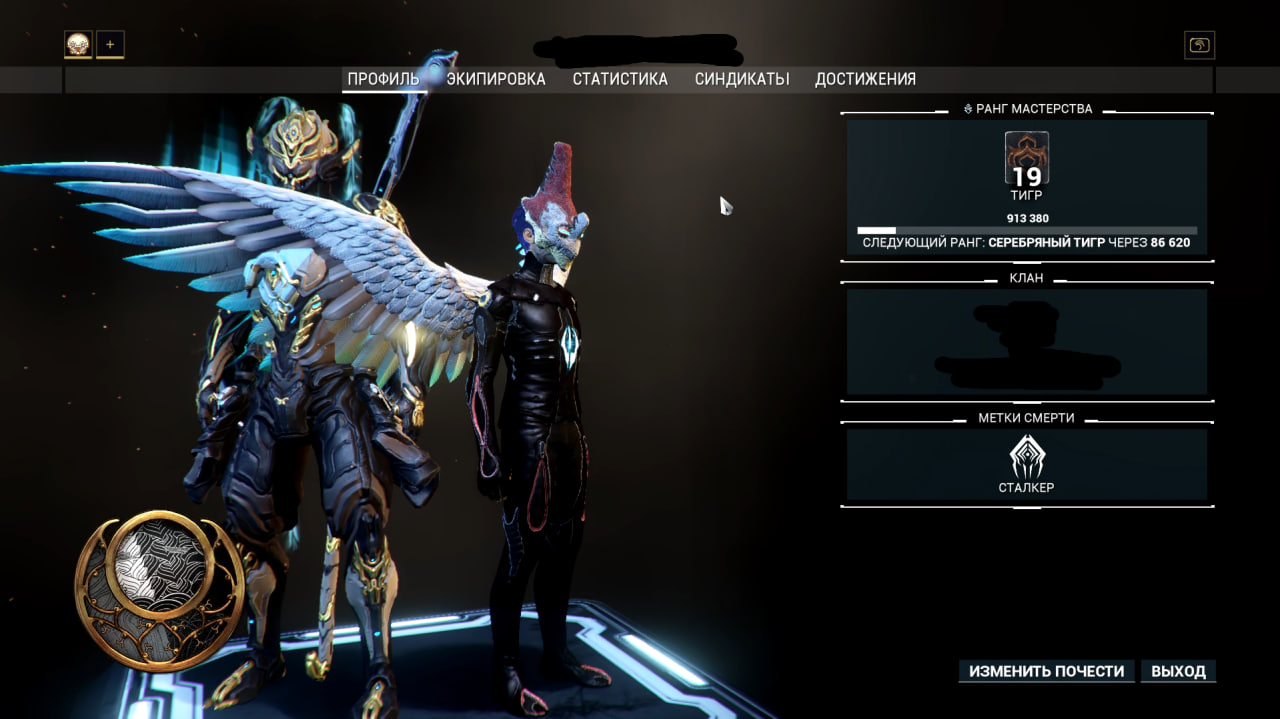
Task: Select the Синдикаты tab
Action: [742, 79]
